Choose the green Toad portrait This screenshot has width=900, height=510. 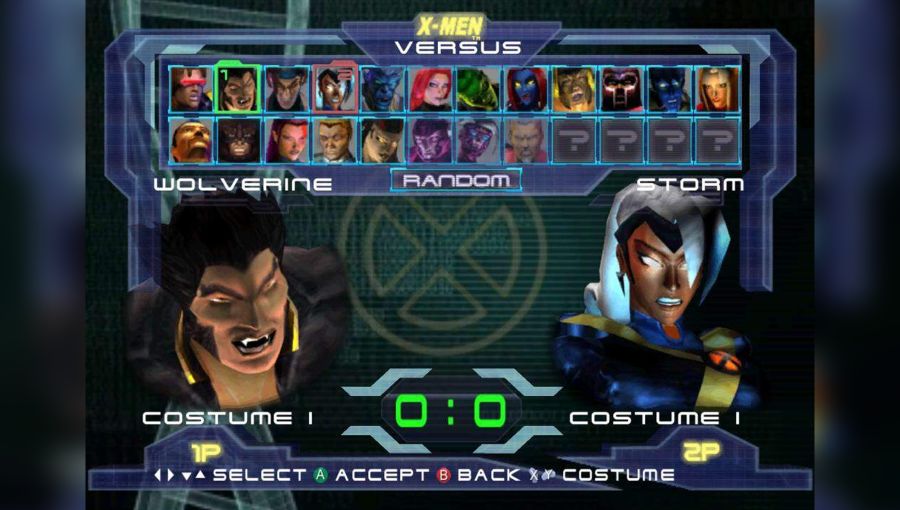pyautogui.click(x=478, y=89)
